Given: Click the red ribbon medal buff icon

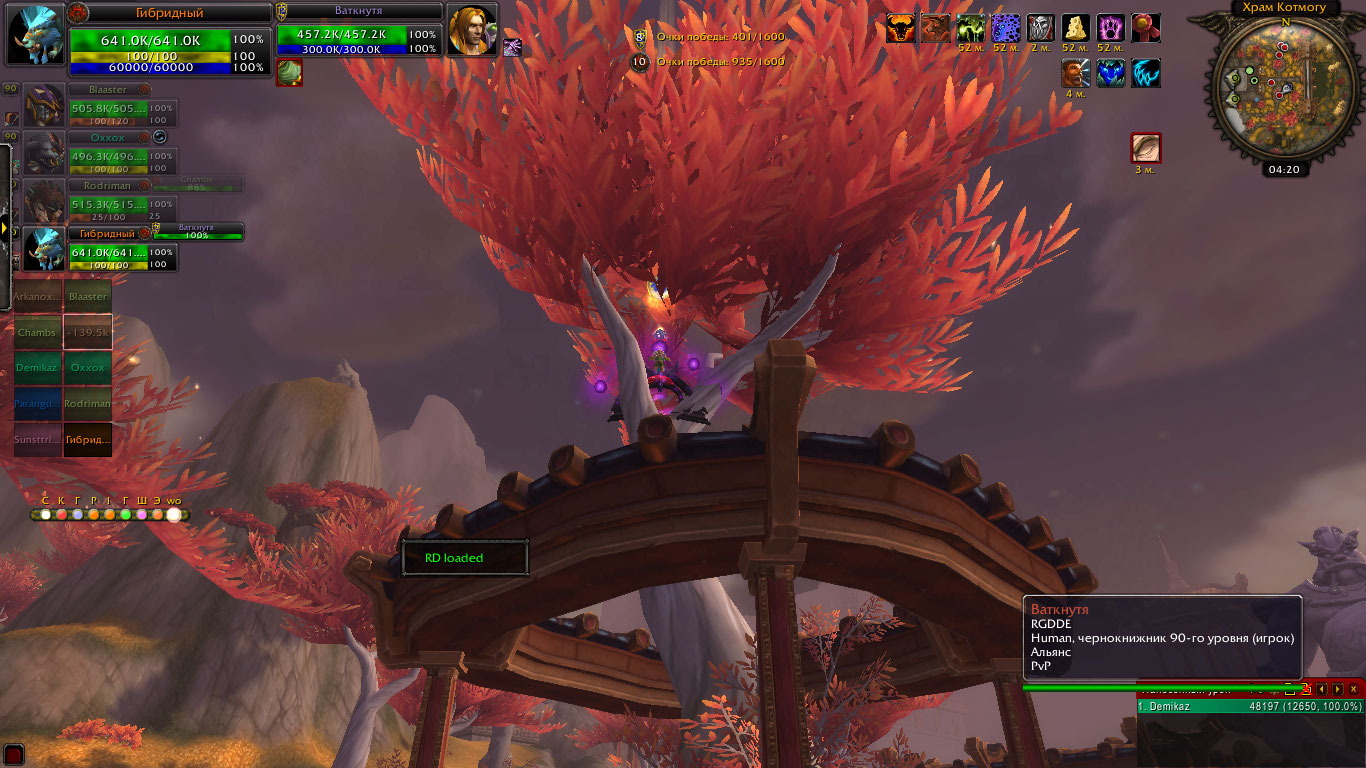Looking at the screenshot, I should [x=1146, y=28].
